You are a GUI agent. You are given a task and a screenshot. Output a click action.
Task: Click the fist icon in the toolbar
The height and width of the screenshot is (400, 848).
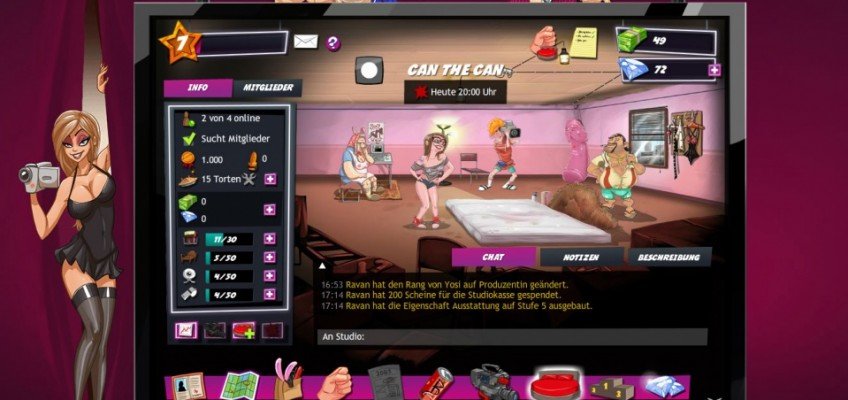click(335, 383)
